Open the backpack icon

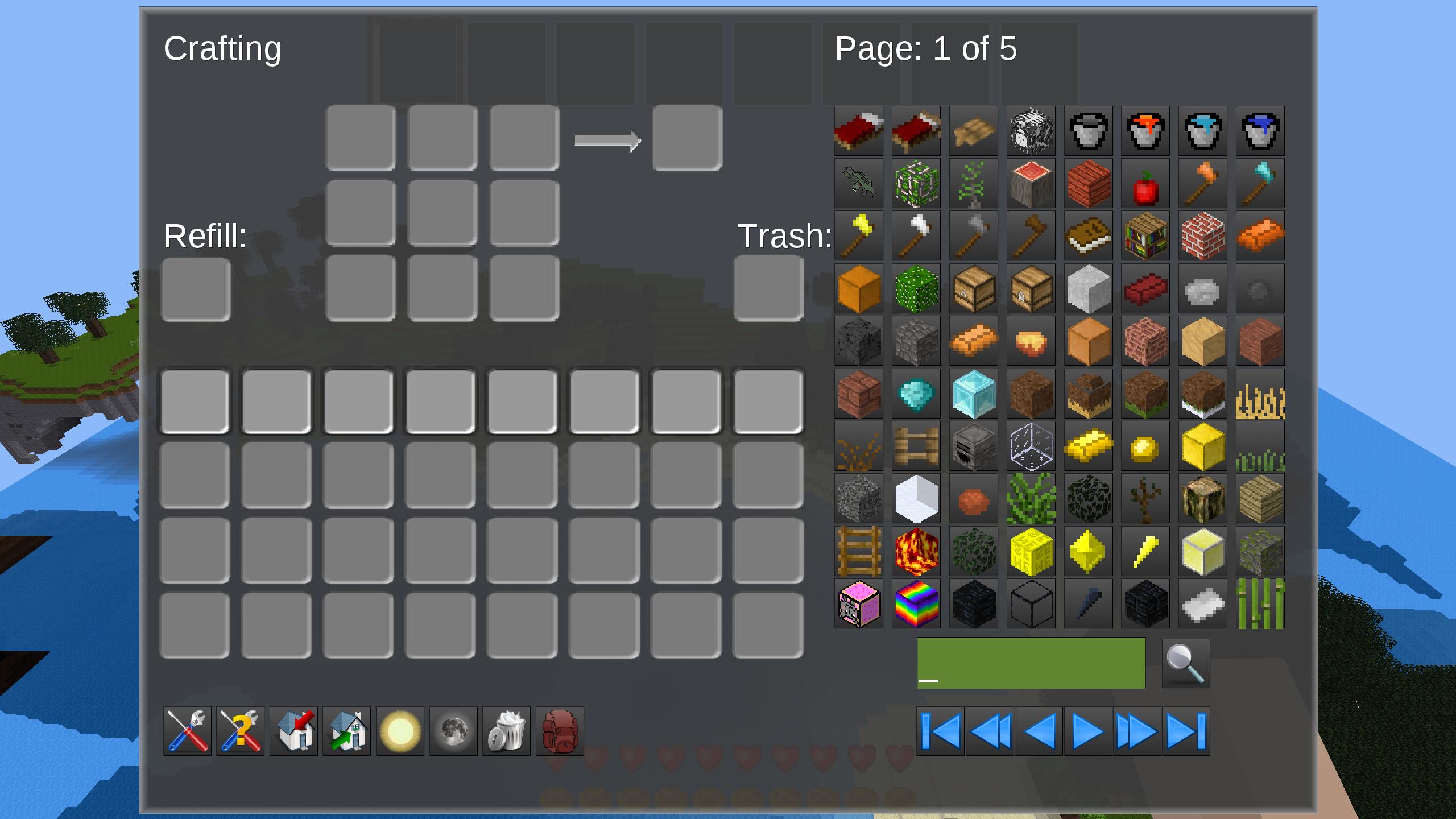[x=559, y=731]
